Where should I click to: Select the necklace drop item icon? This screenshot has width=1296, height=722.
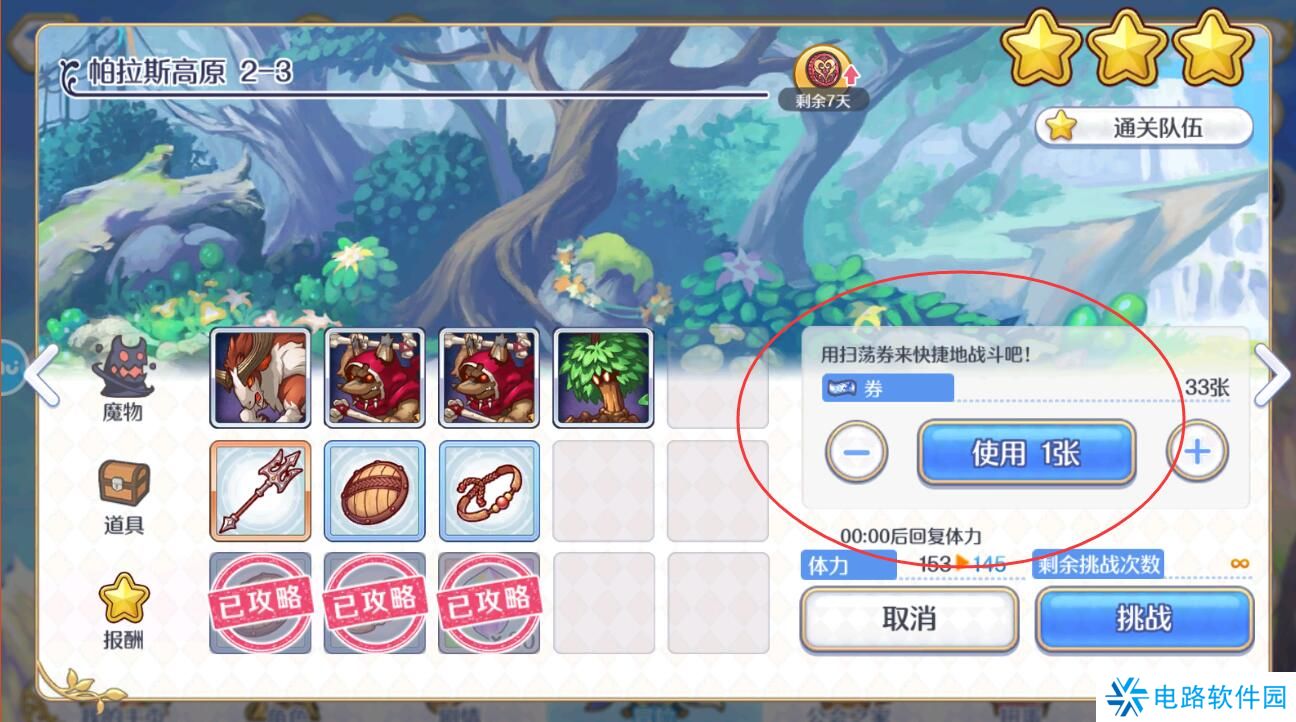[489, 491]
